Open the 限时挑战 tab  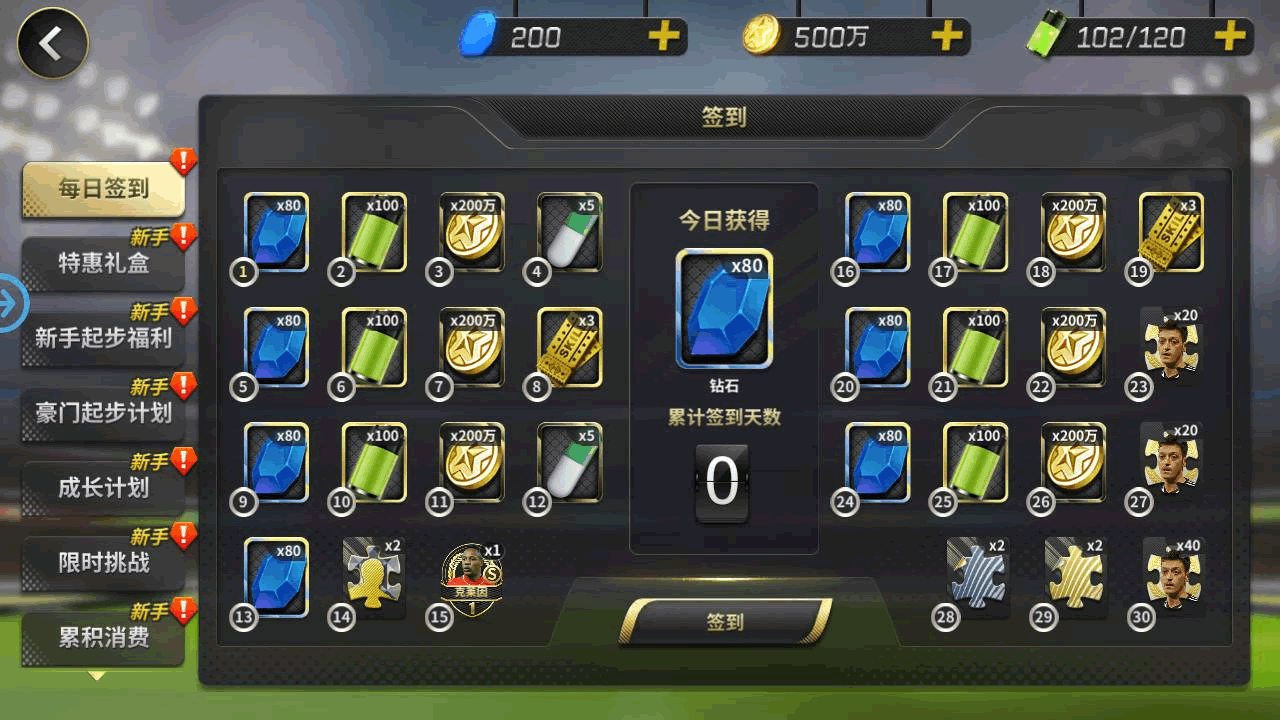pyautogui.click(x=104, y=563)
